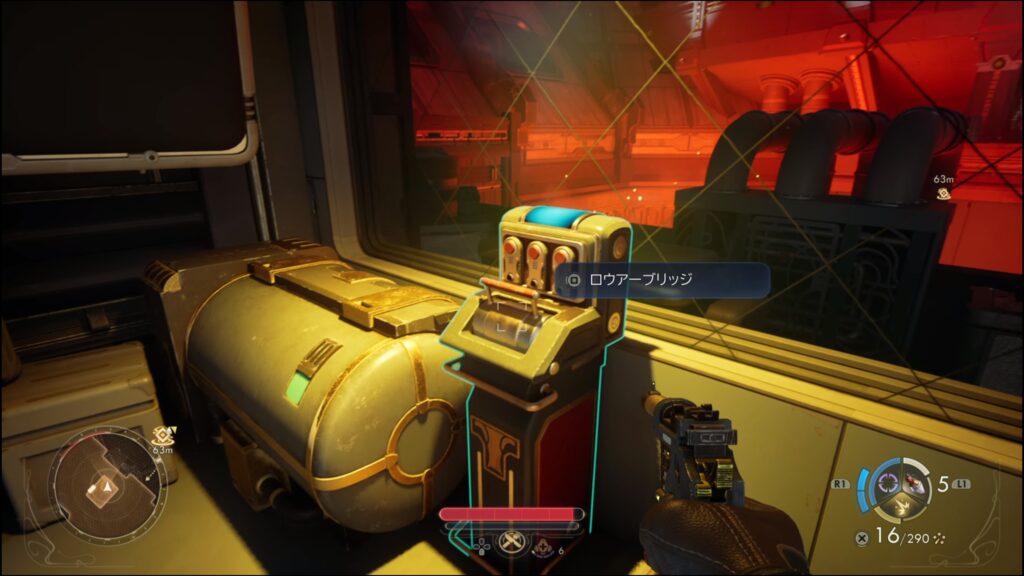Select the golden bottom segment of the weapon wheel

[900, 510]
